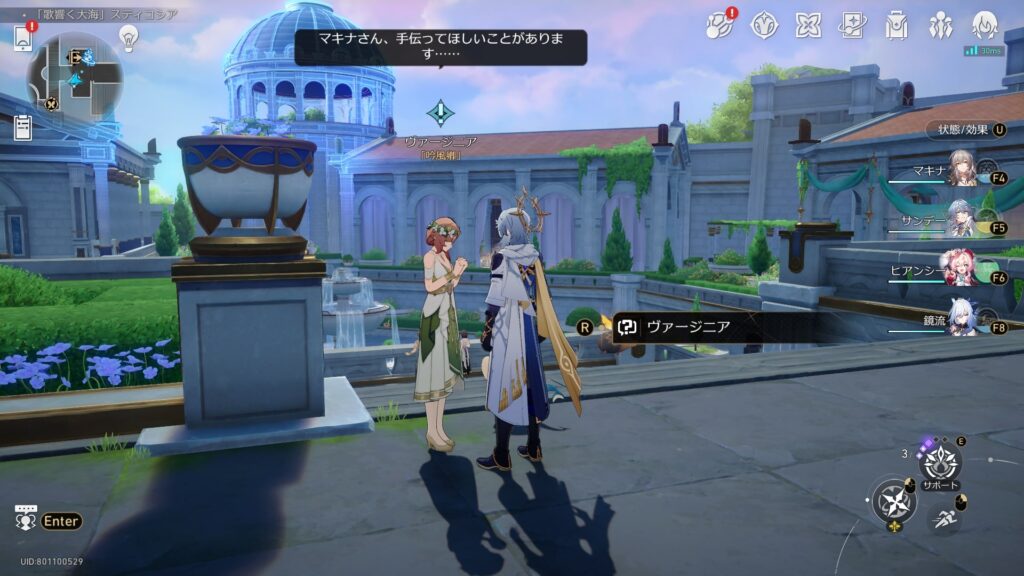
Task: Switch to party member 鏡流
Action: 962,318
